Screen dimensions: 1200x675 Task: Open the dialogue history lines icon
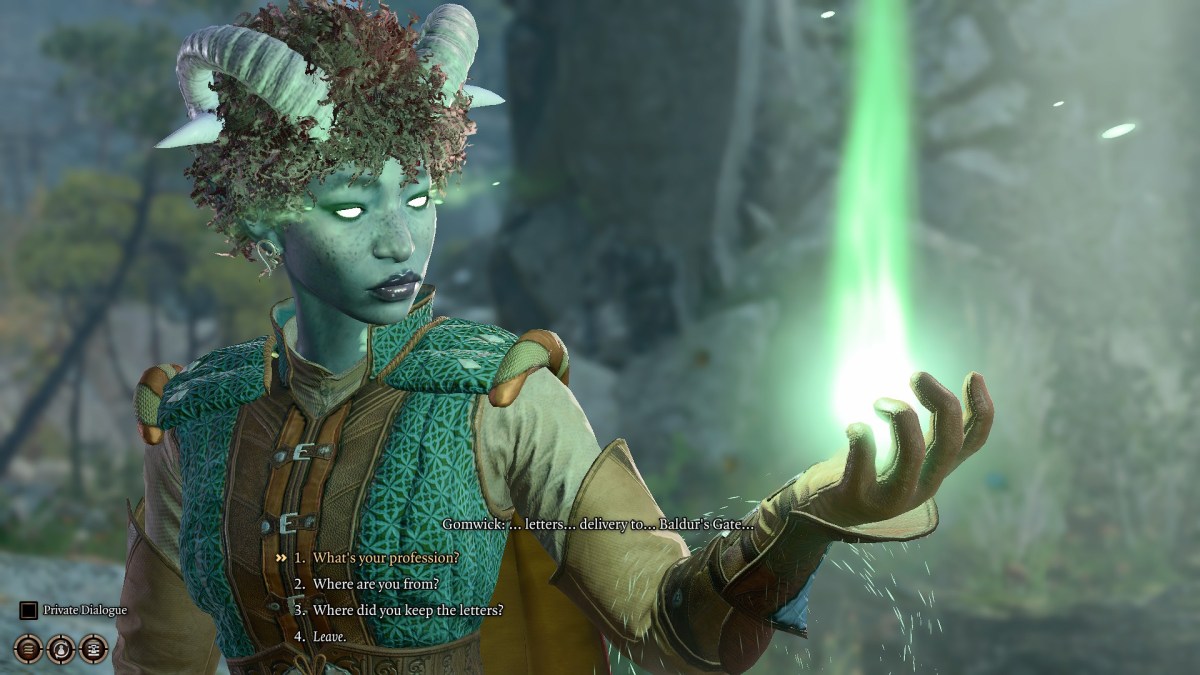(x=28, y=649)
